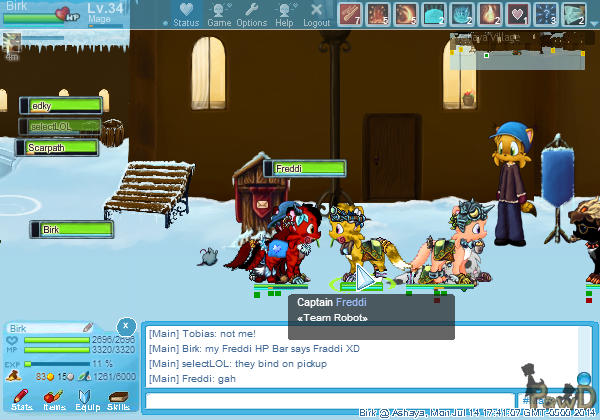This screenshot has height=420, width=600.
Task: Select the selectLOL player nameplate
Action: tap(61, 126)
